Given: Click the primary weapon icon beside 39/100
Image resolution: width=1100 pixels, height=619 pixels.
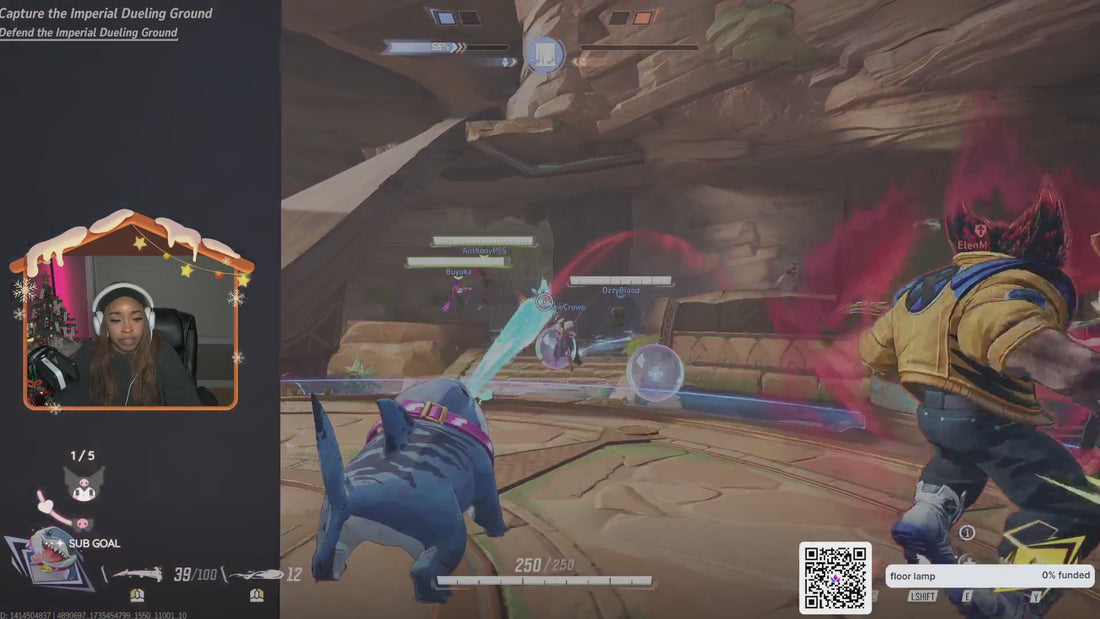Looking at the screenshot, I should point(137,574).
